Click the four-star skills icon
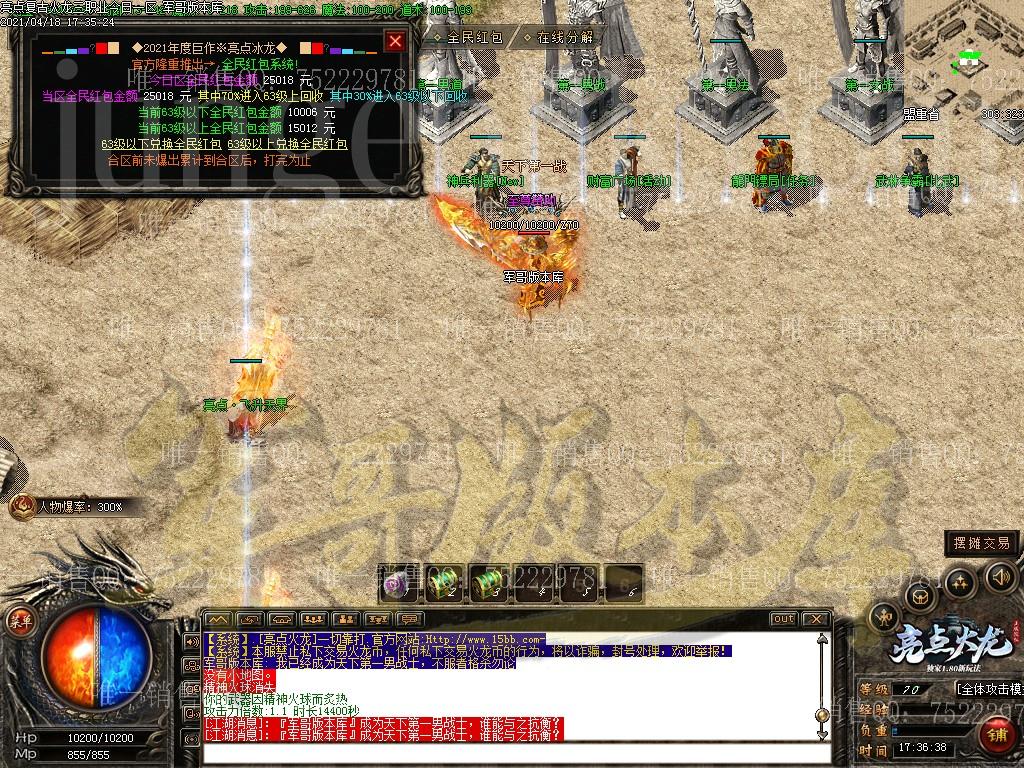Image resolution: width=1024 pixels, height=768 pixels. coord(959,581)
